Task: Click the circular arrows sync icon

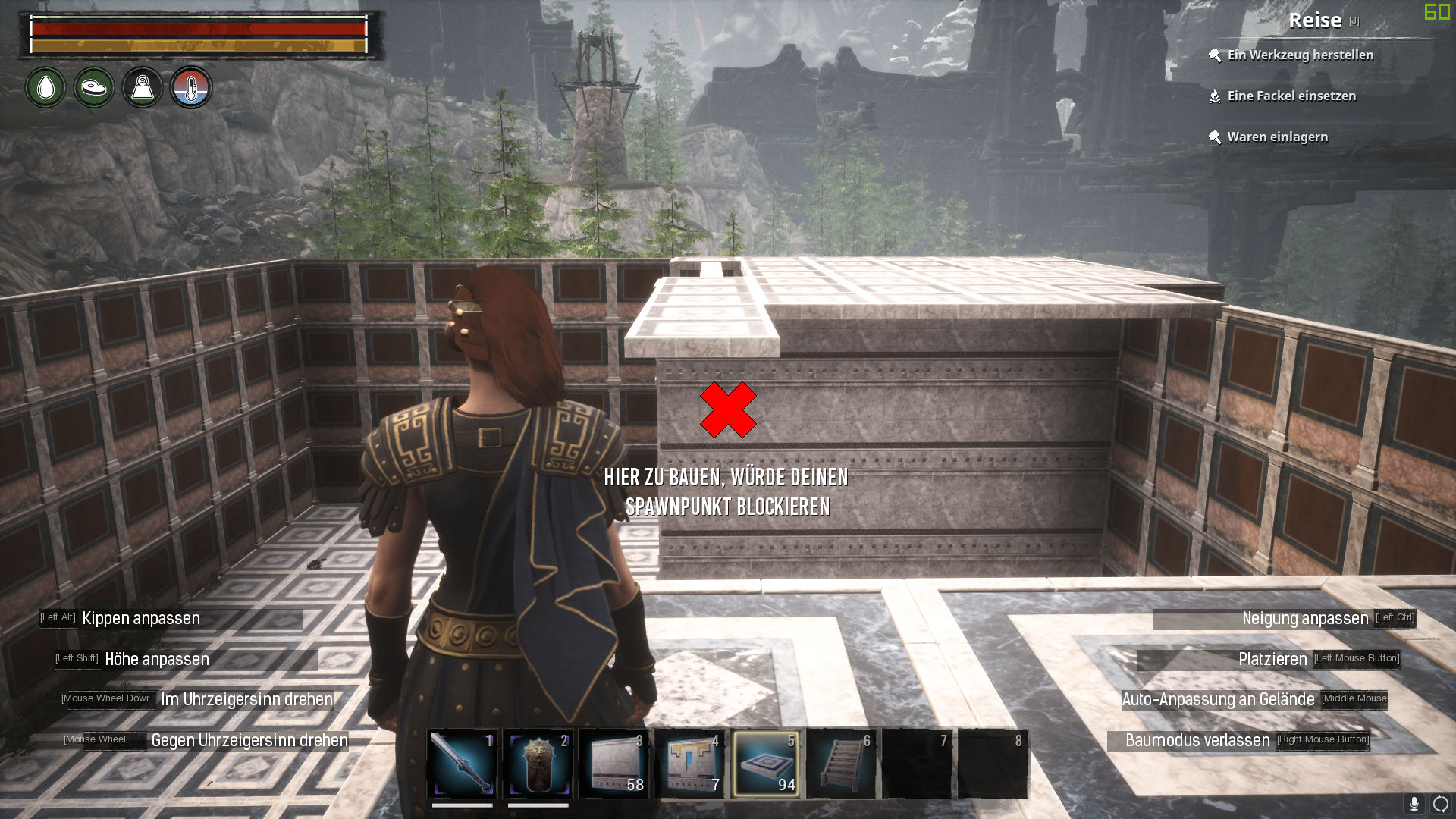Action: (1440, 804)
